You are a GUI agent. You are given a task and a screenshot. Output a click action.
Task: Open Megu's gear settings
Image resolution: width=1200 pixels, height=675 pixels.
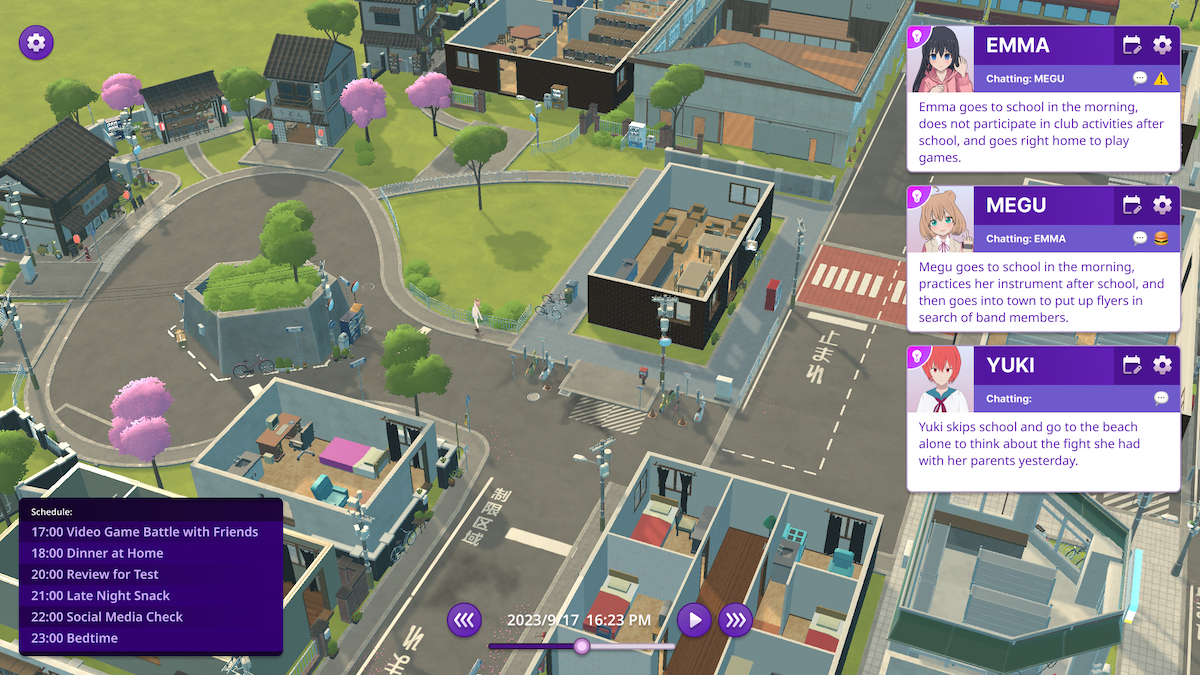click(1162, 205)
